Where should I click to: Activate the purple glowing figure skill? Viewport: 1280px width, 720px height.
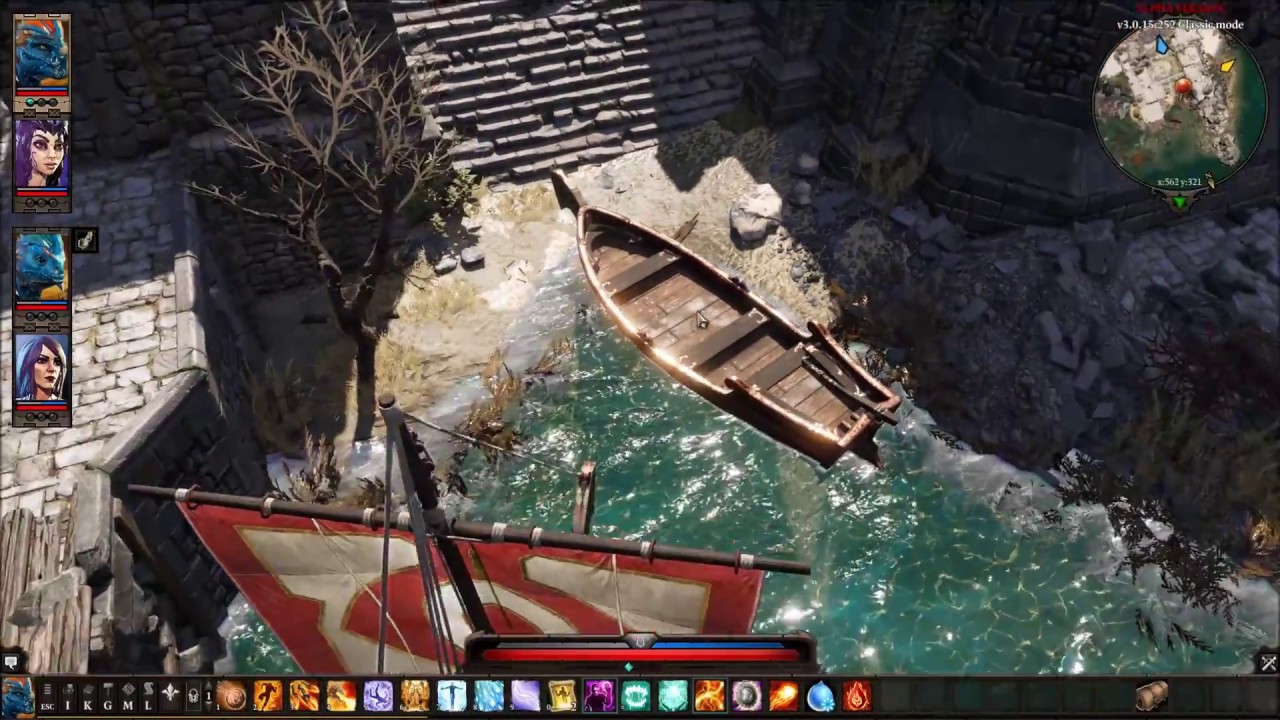[599, 696]
